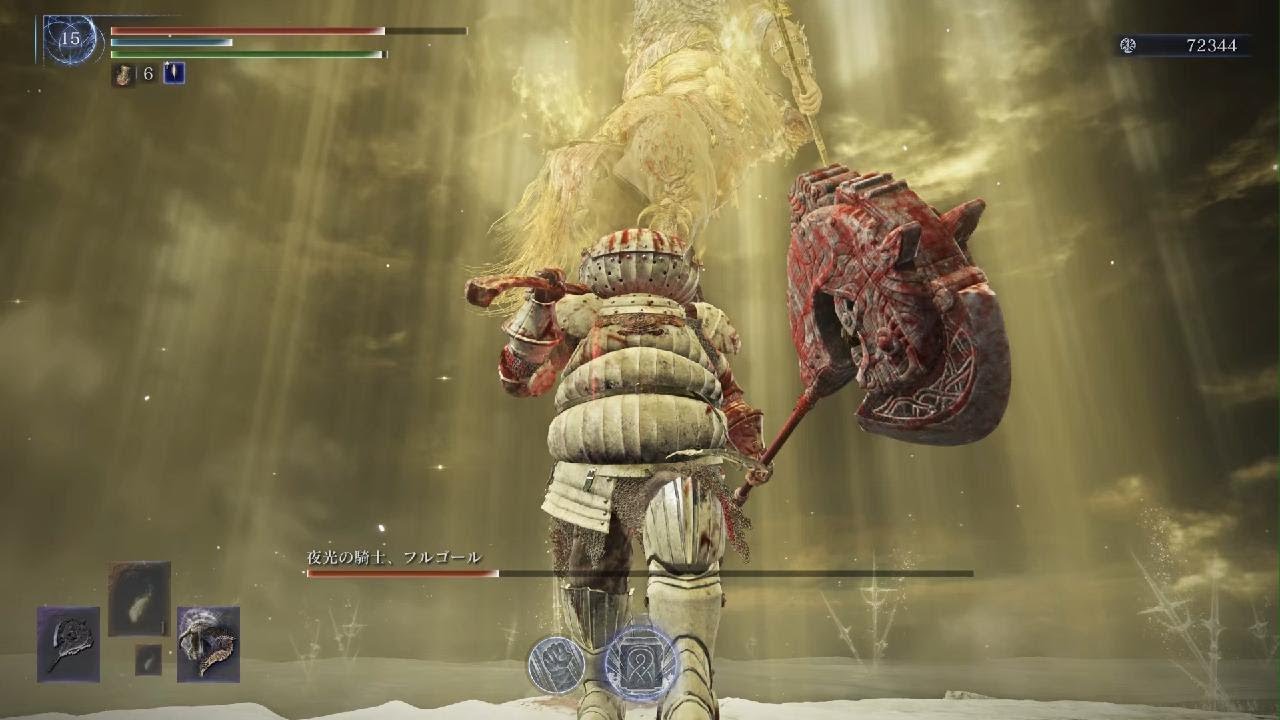The width and height of the screenshot is (1280, 720).
Task: Pick the small feather slot beneath it
Action: point(148,659)
